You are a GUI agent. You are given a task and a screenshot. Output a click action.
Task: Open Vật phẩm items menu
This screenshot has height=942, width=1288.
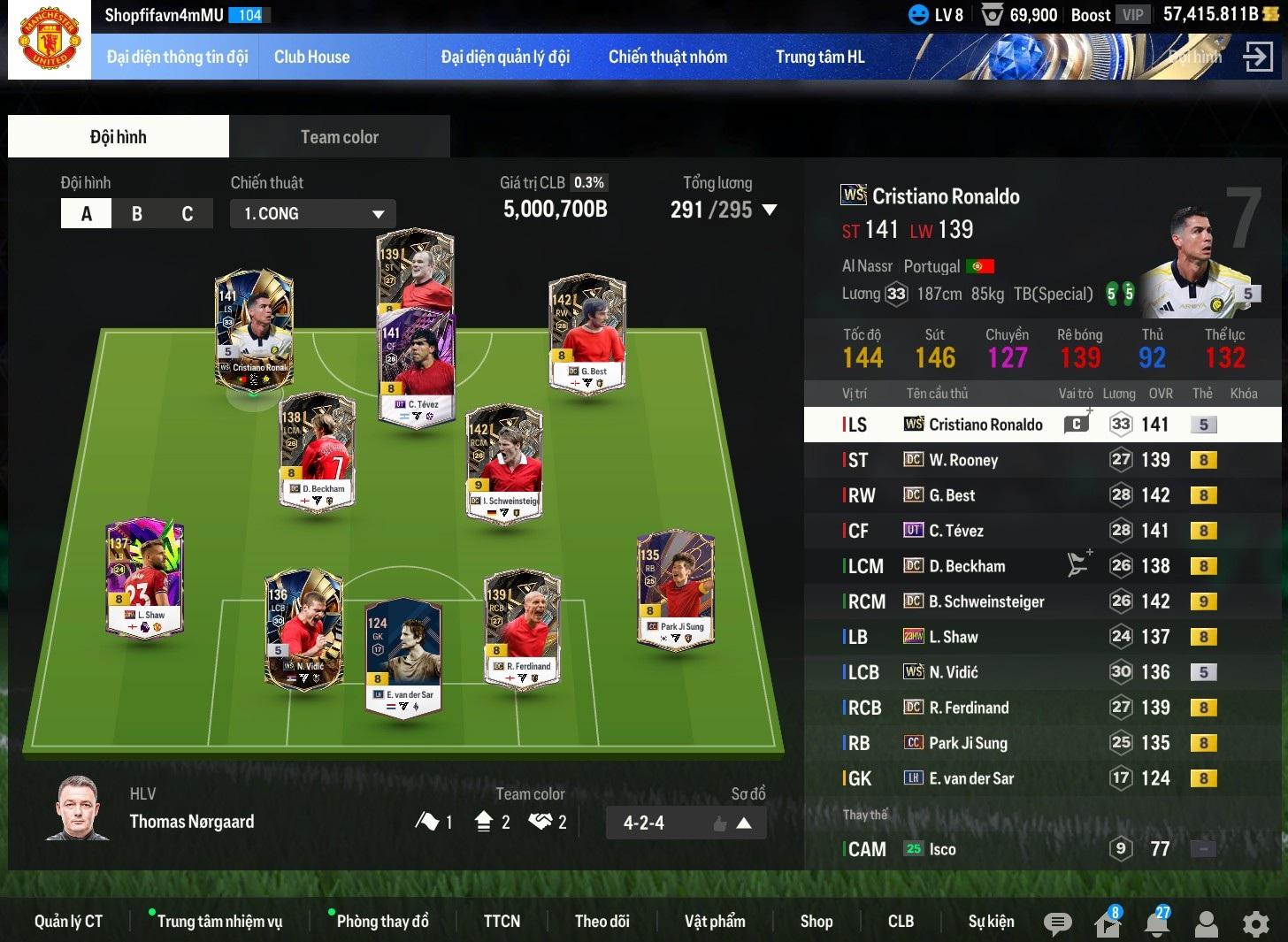click(714, 921)
